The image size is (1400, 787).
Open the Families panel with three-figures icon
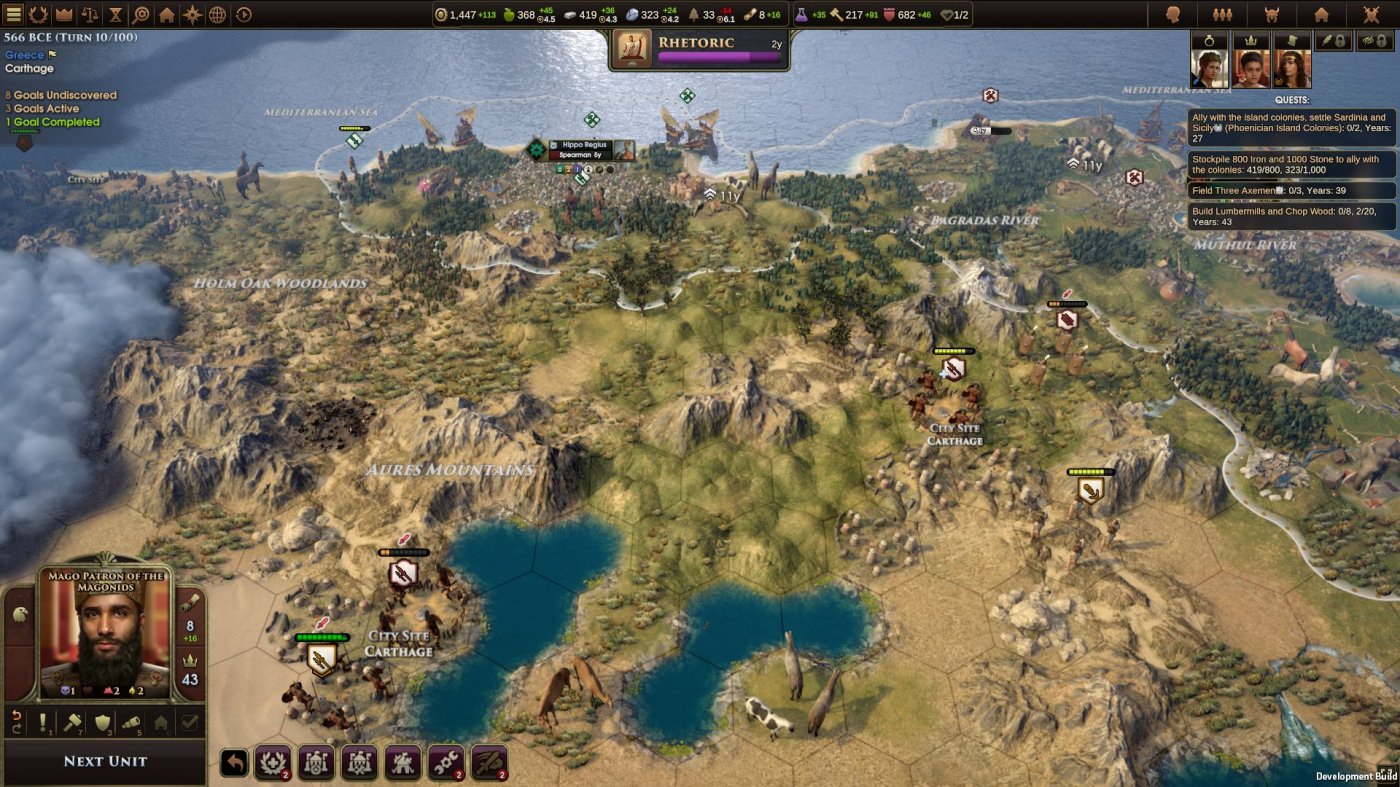tap(1222, 14)
